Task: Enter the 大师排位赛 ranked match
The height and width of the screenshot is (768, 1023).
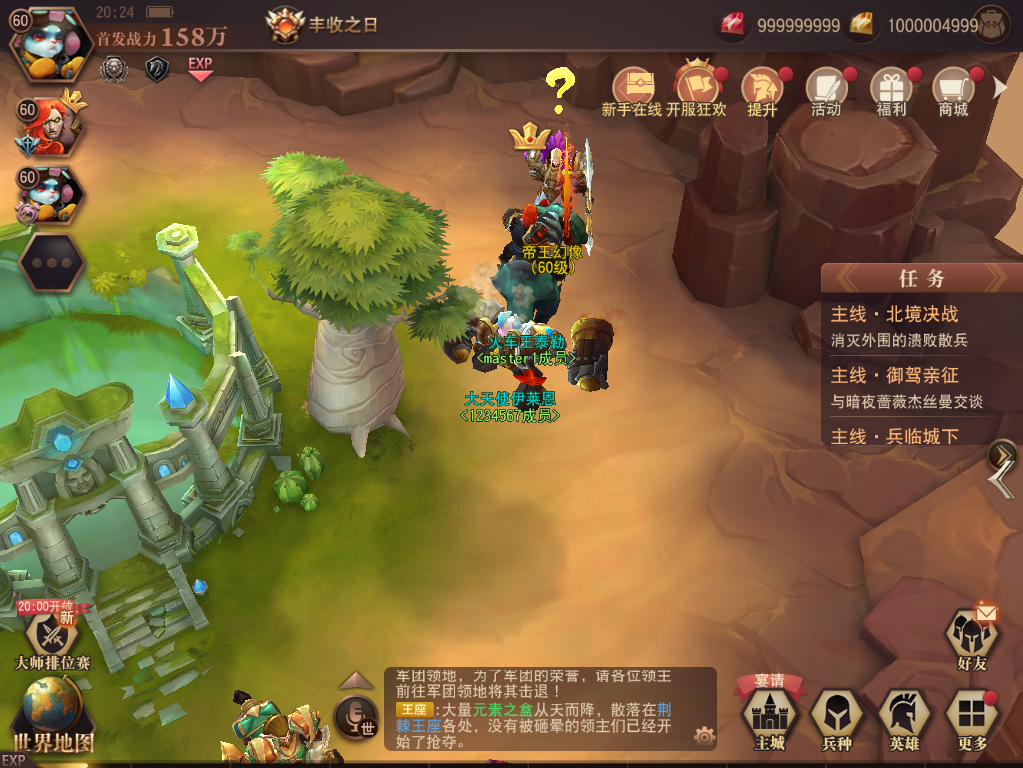Action: [x=50, y=637]
